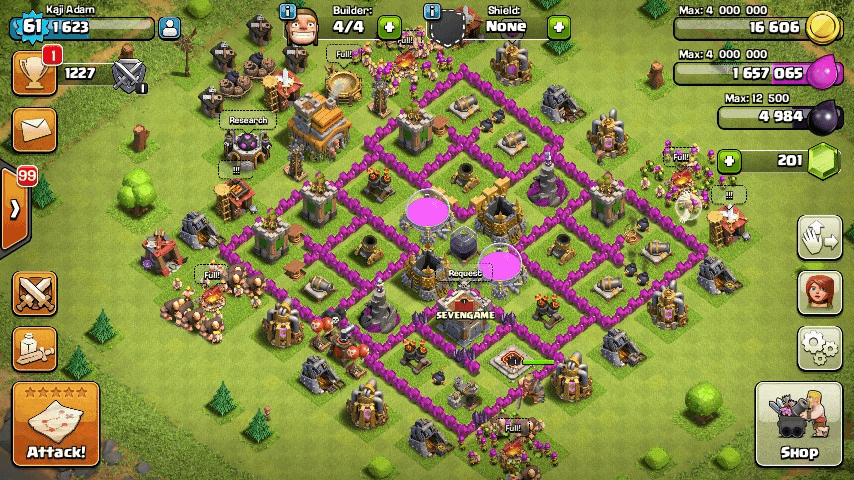Open the Shop

click(797, 425)
